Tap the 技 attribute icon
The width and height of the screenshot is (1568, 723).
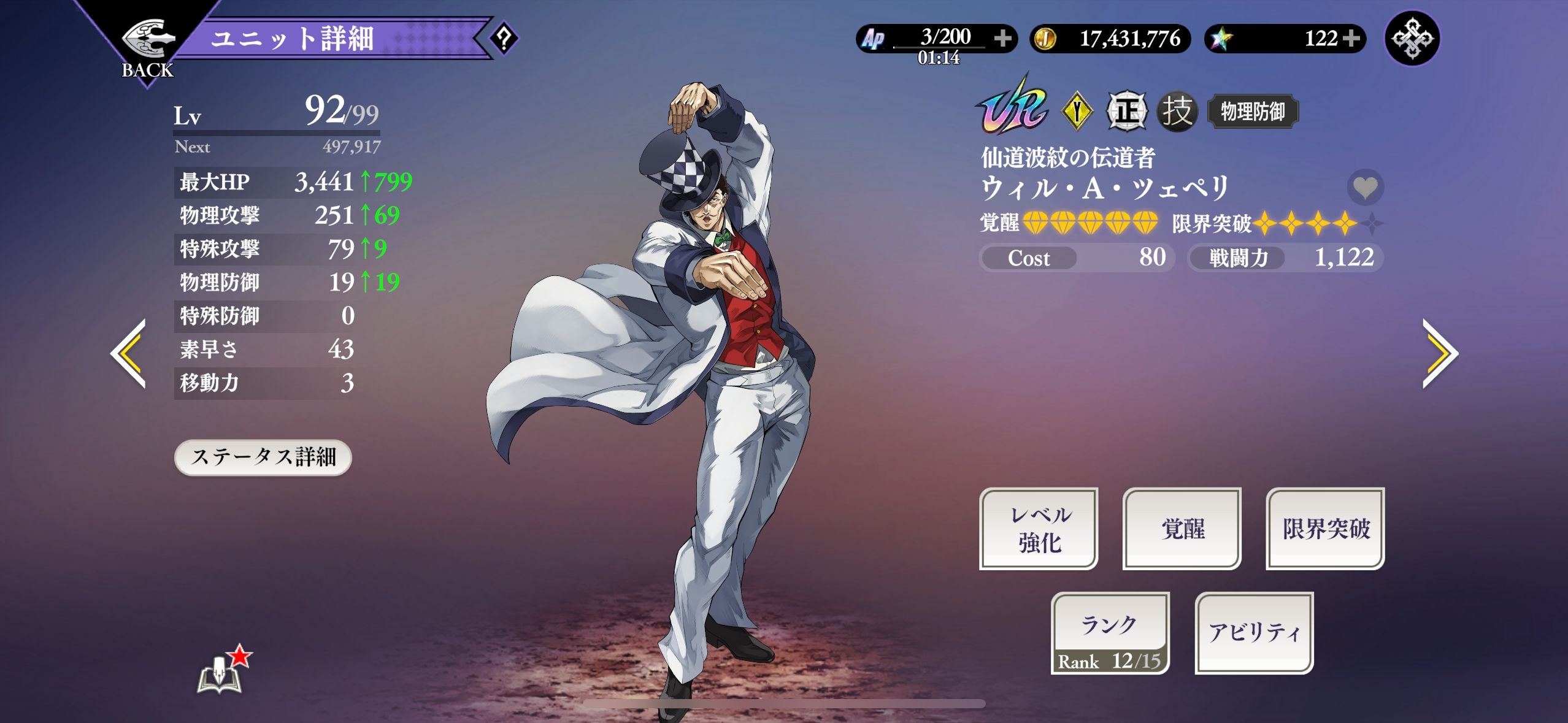point(1177,112)
